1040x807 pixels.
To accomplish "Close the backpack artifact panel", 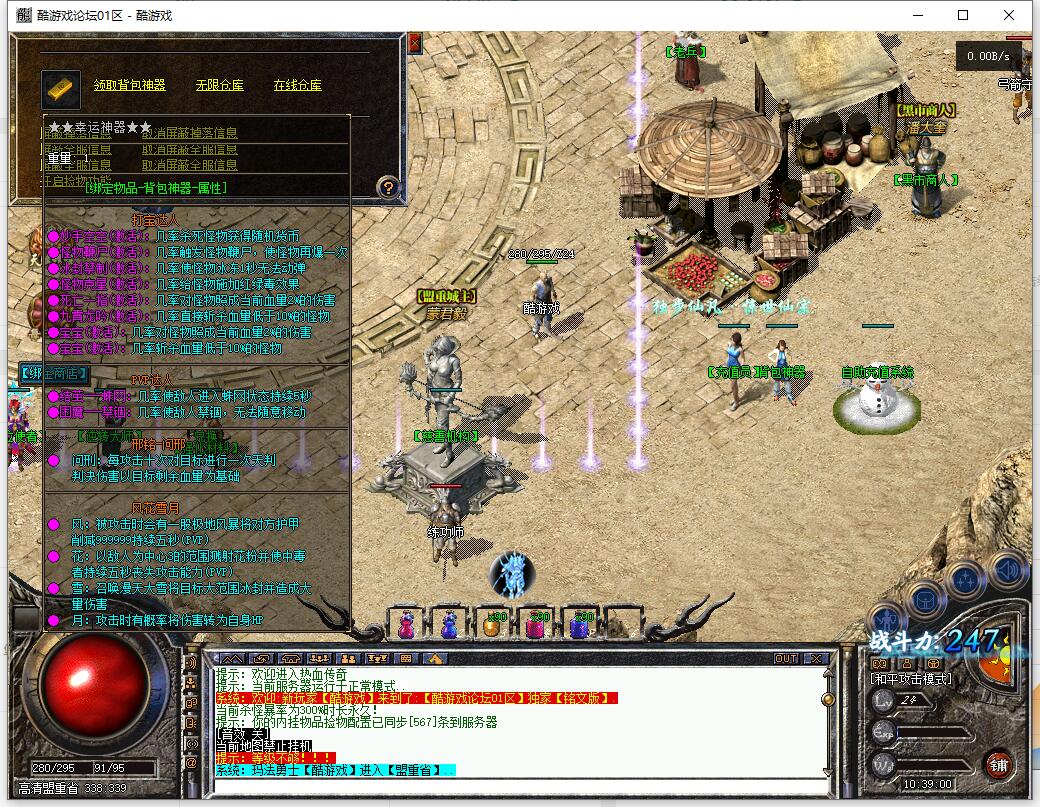I will tap(415, 43).
